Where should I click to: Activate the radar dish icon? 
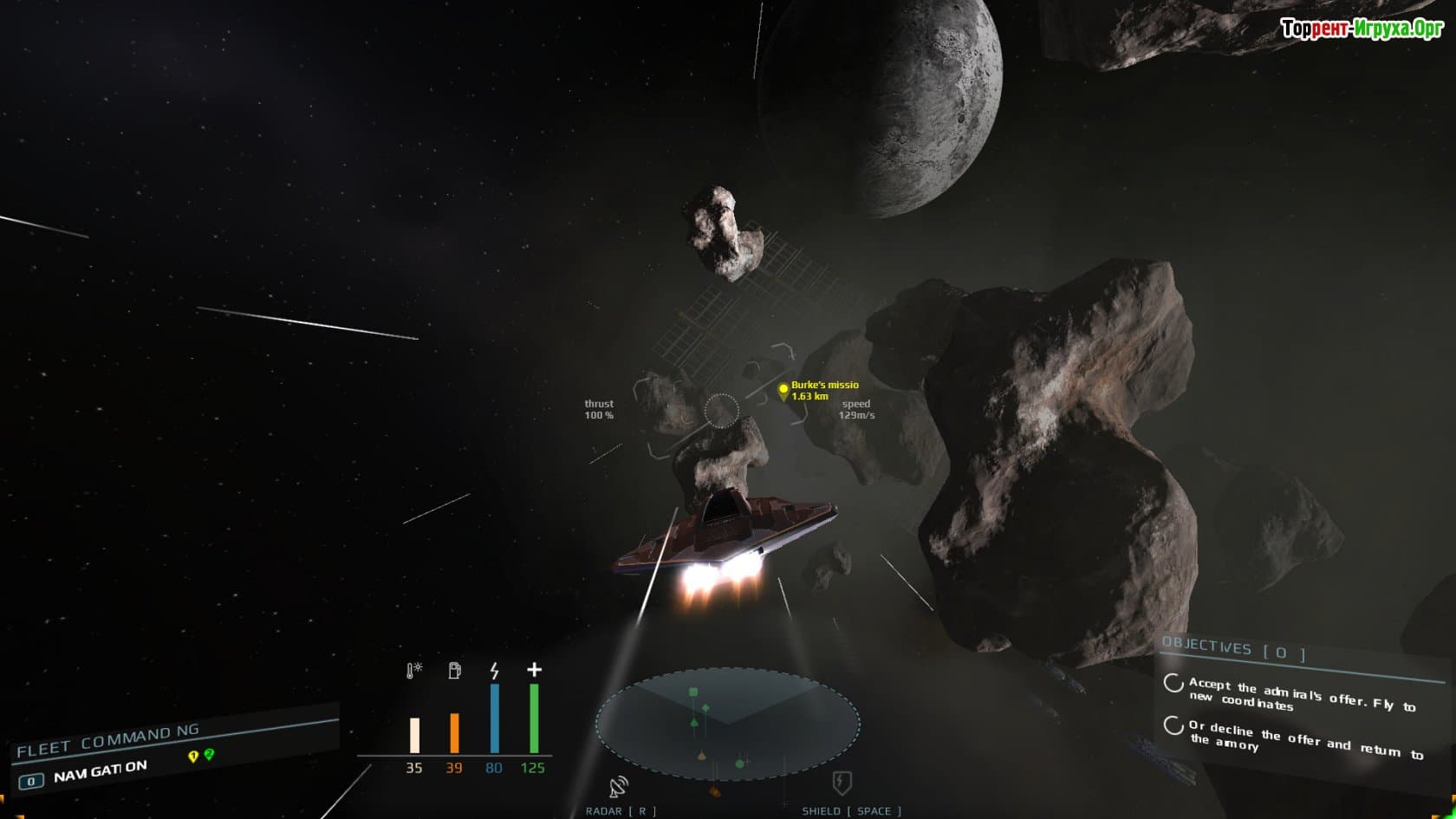619,787
